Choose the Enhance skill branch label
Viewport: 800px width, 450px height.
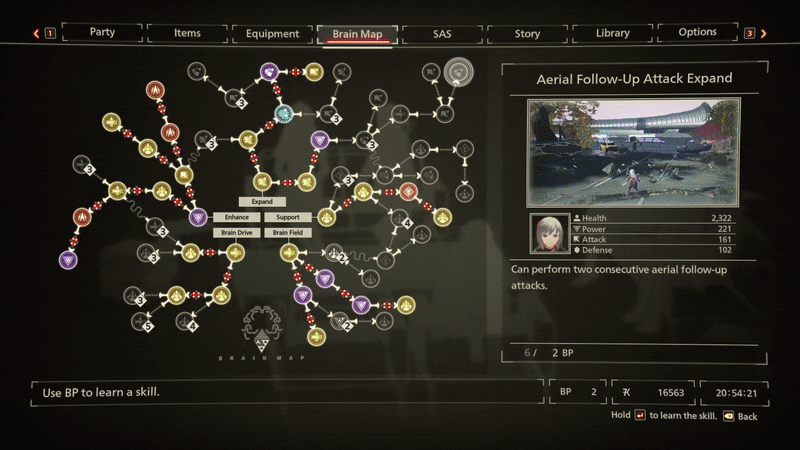click(x=237, y=217)
